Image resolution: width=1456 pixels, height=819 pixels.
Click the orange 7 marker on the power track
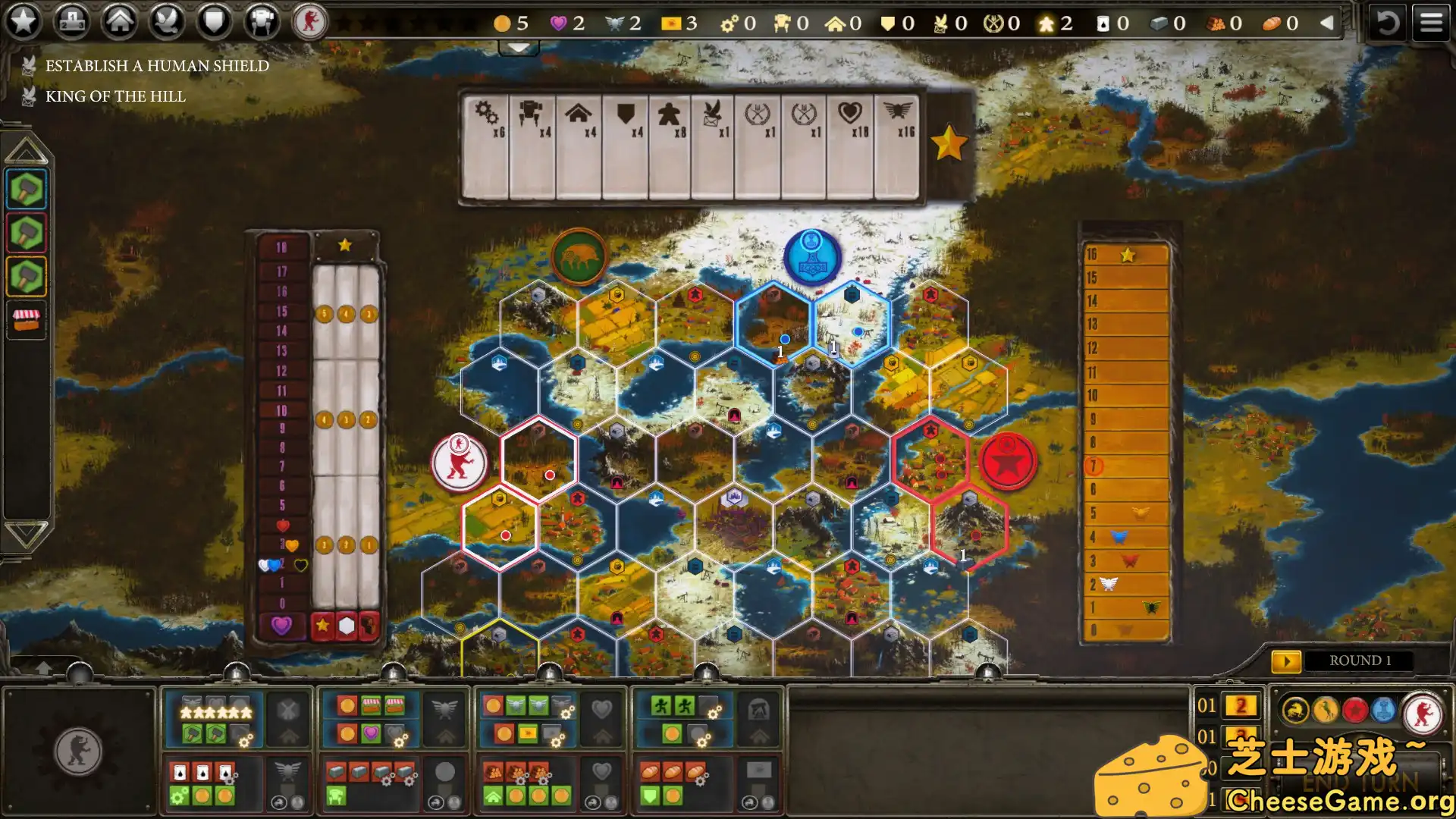1094,467
